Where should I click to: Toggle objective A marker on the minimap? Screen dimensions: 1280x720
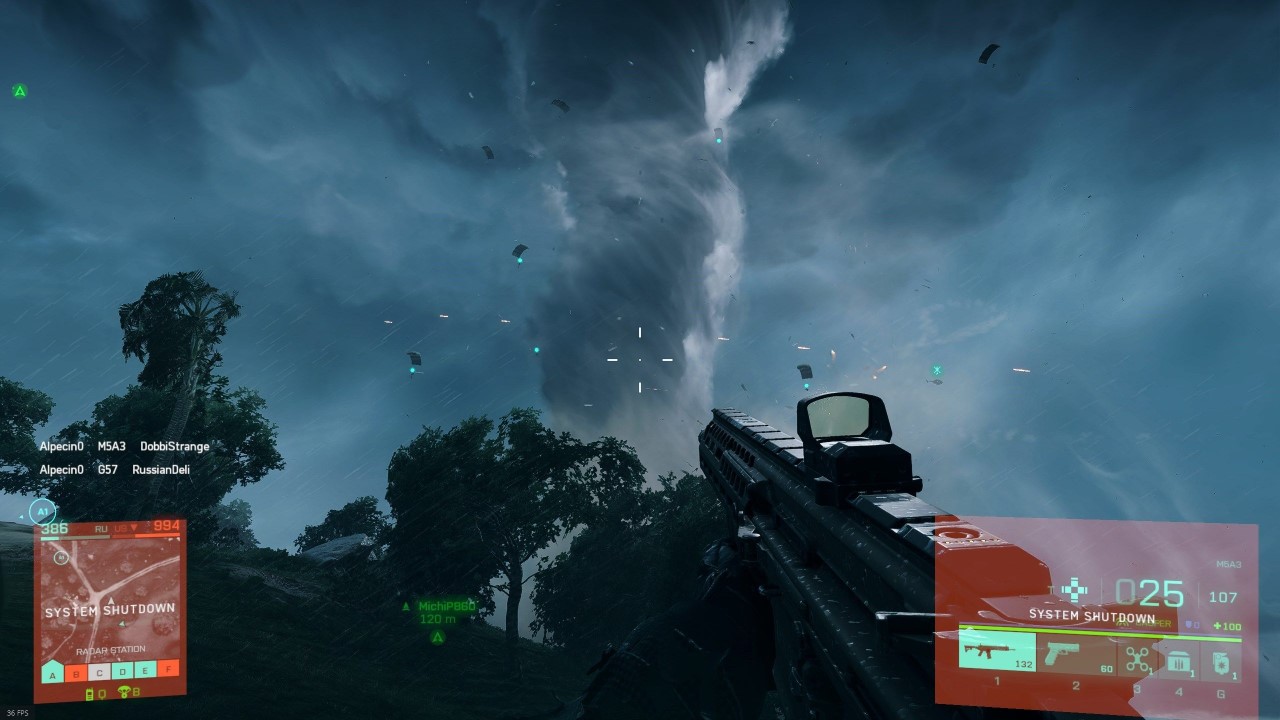click(x=52, y=671)
